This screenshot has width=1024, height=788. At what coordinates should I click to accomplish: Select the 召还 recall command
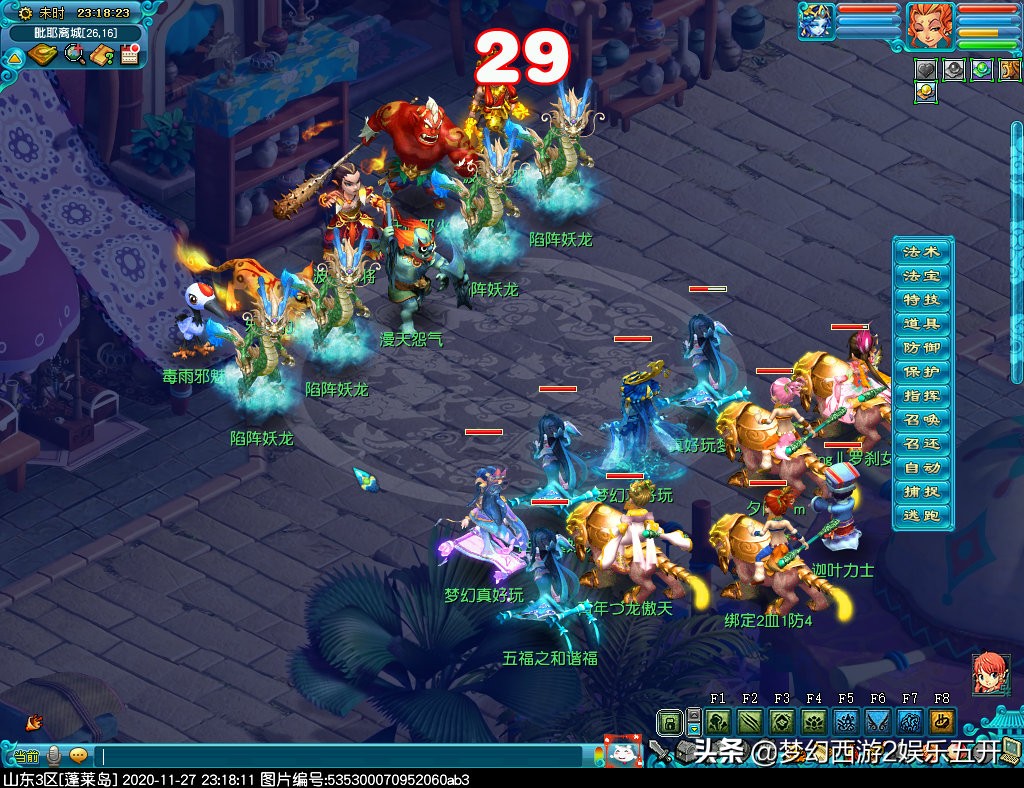pyautogui.click(x=921, y=444)
